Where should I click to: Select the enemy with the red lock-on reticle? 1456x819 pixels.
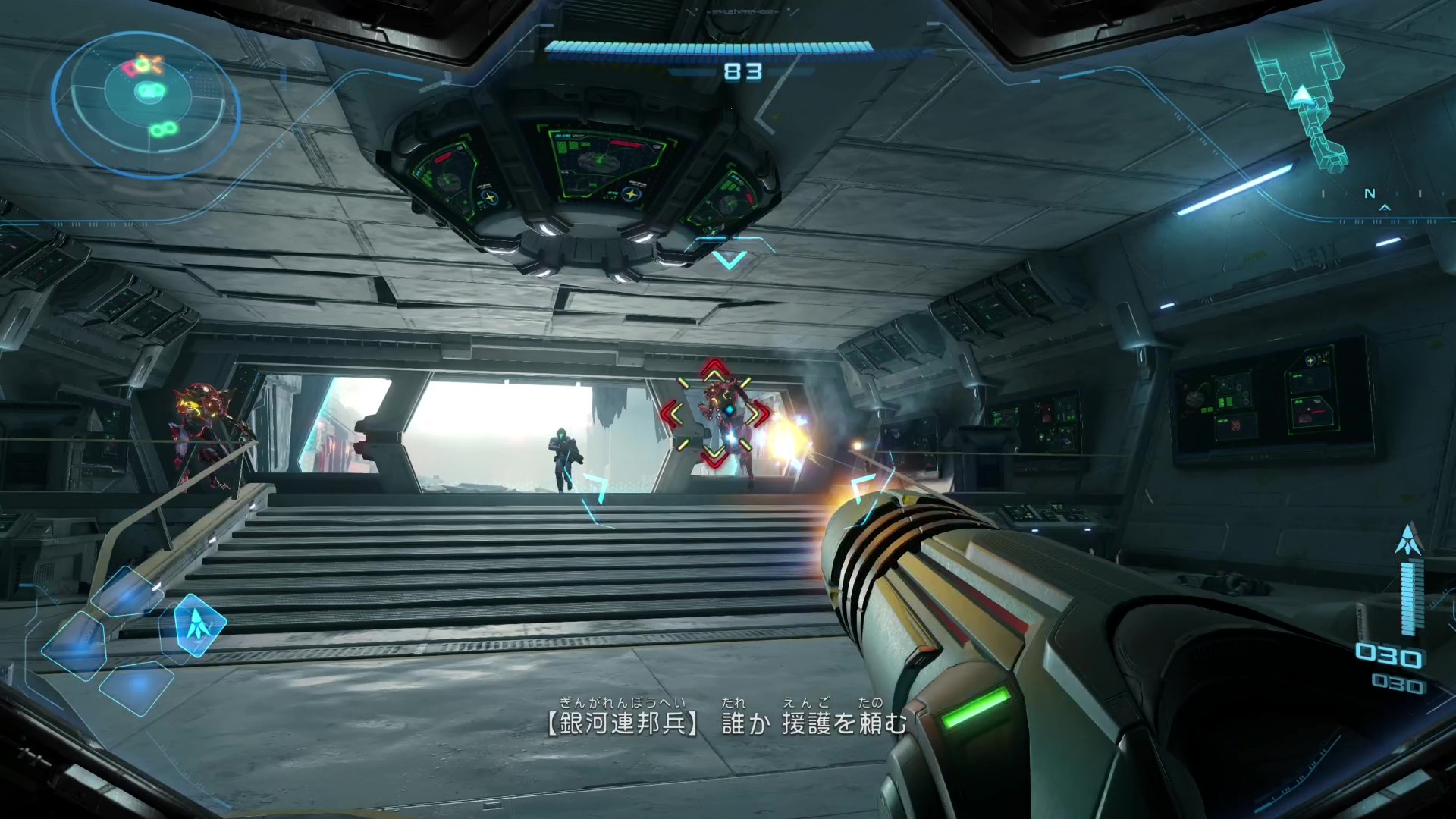pyautogui.click(x=715, y=414)
